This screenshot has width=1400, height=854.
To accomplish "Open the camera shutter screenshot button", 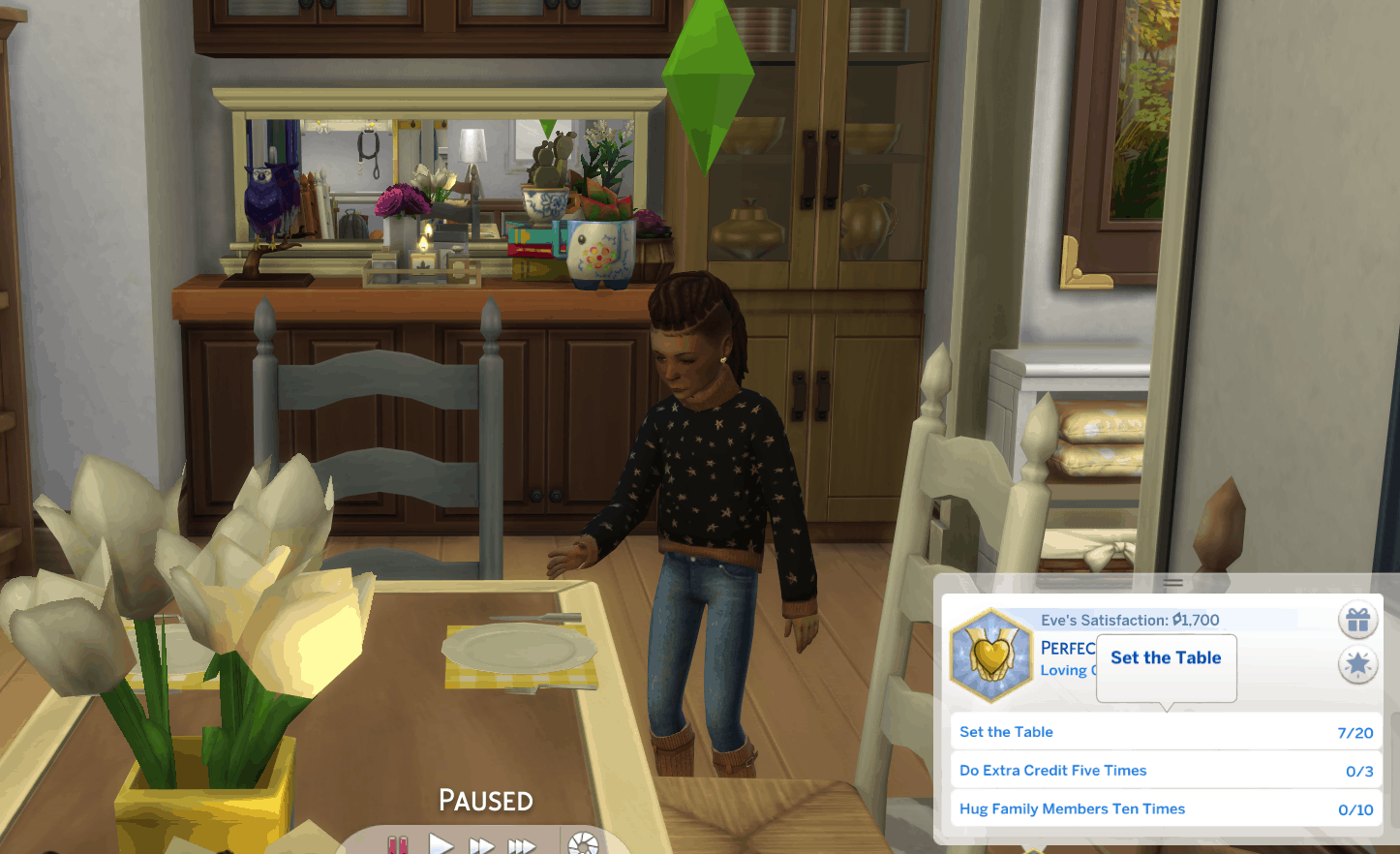I will pyautogui.click(x=583, y=844).
